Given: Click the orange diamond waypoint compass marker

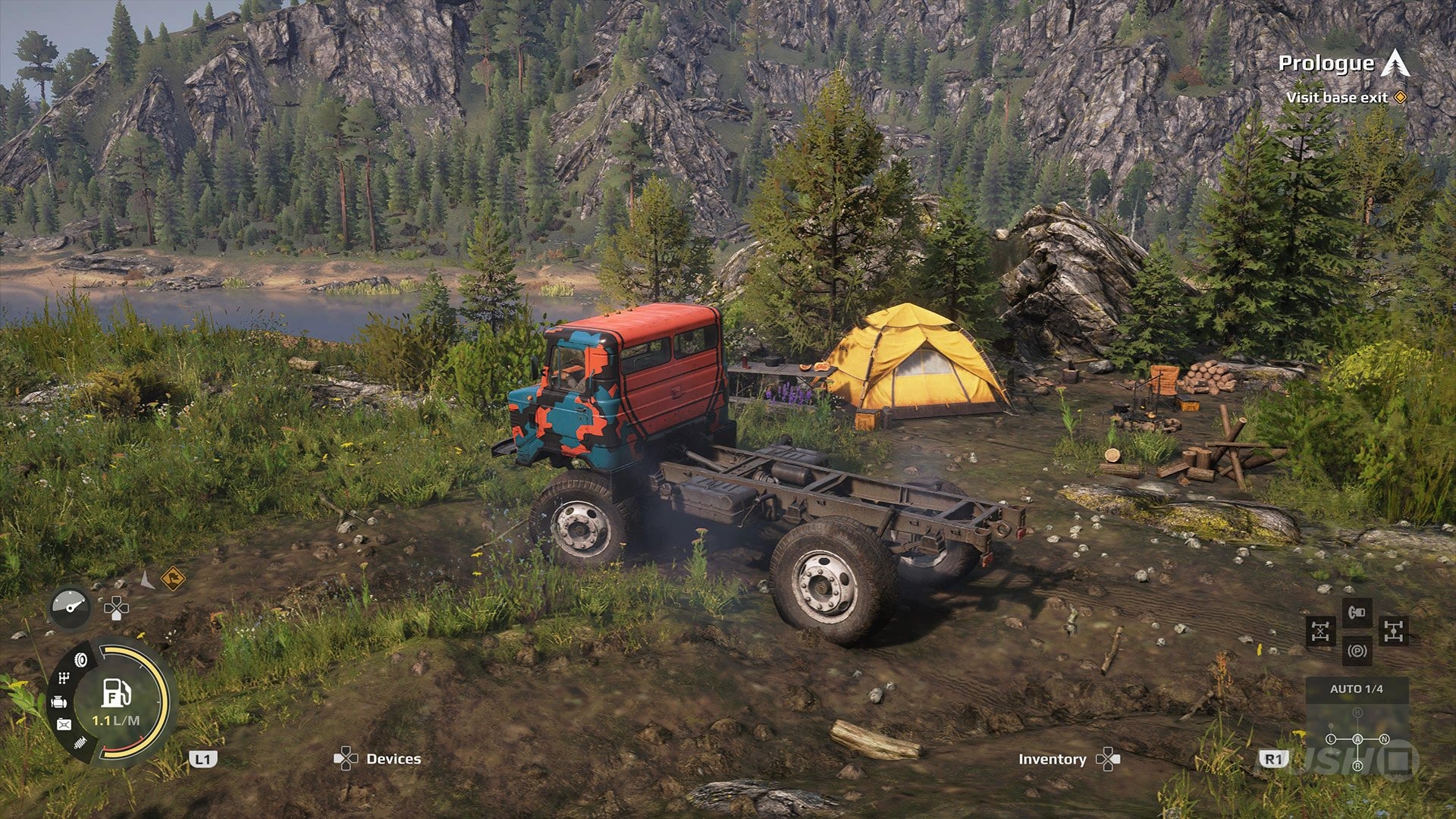Looking at the screenshot, I should [173, 579].
